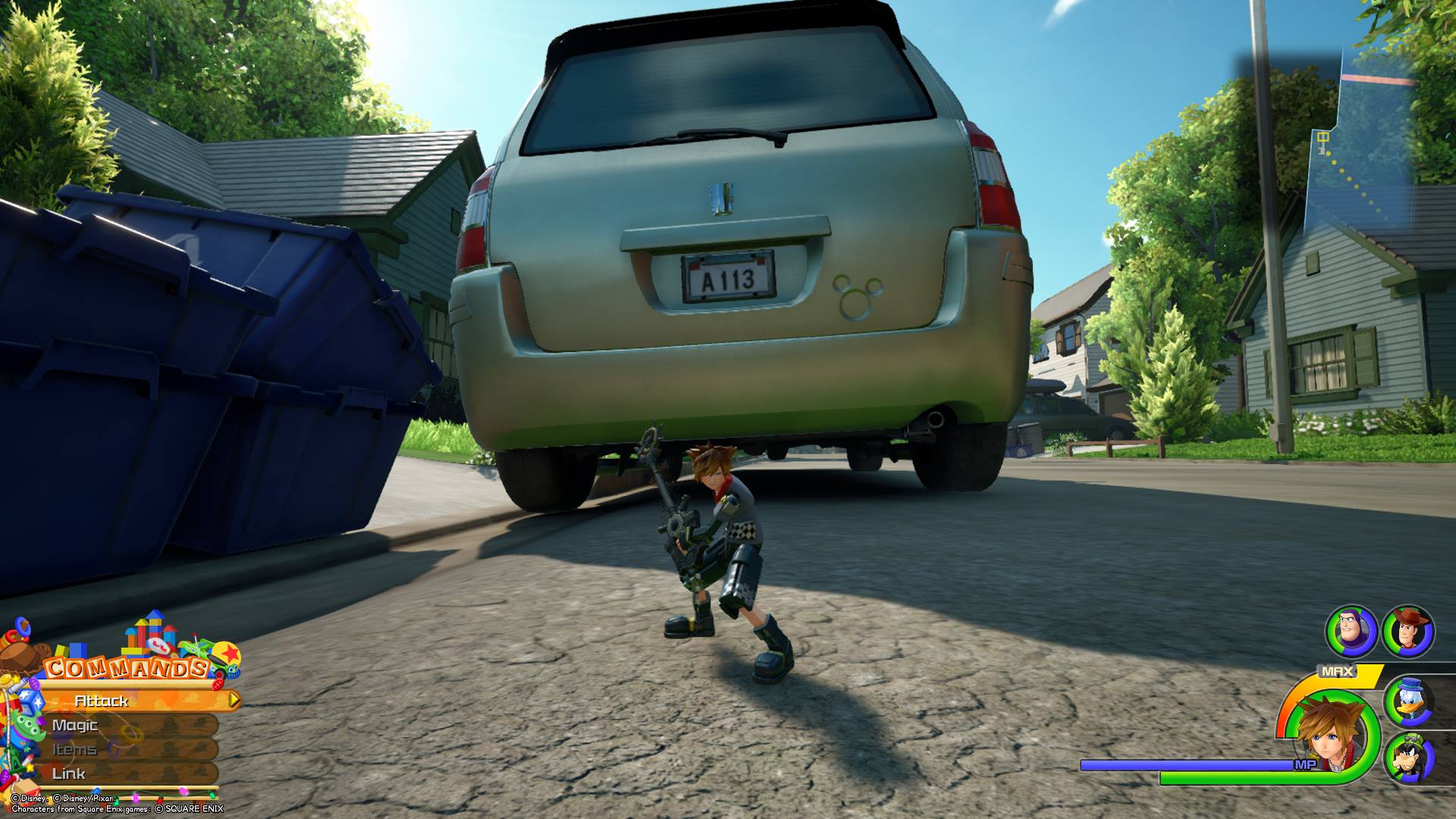Open the minimap in the corner
This screenshot has width=1456, height=819.
pos(1357,152)
